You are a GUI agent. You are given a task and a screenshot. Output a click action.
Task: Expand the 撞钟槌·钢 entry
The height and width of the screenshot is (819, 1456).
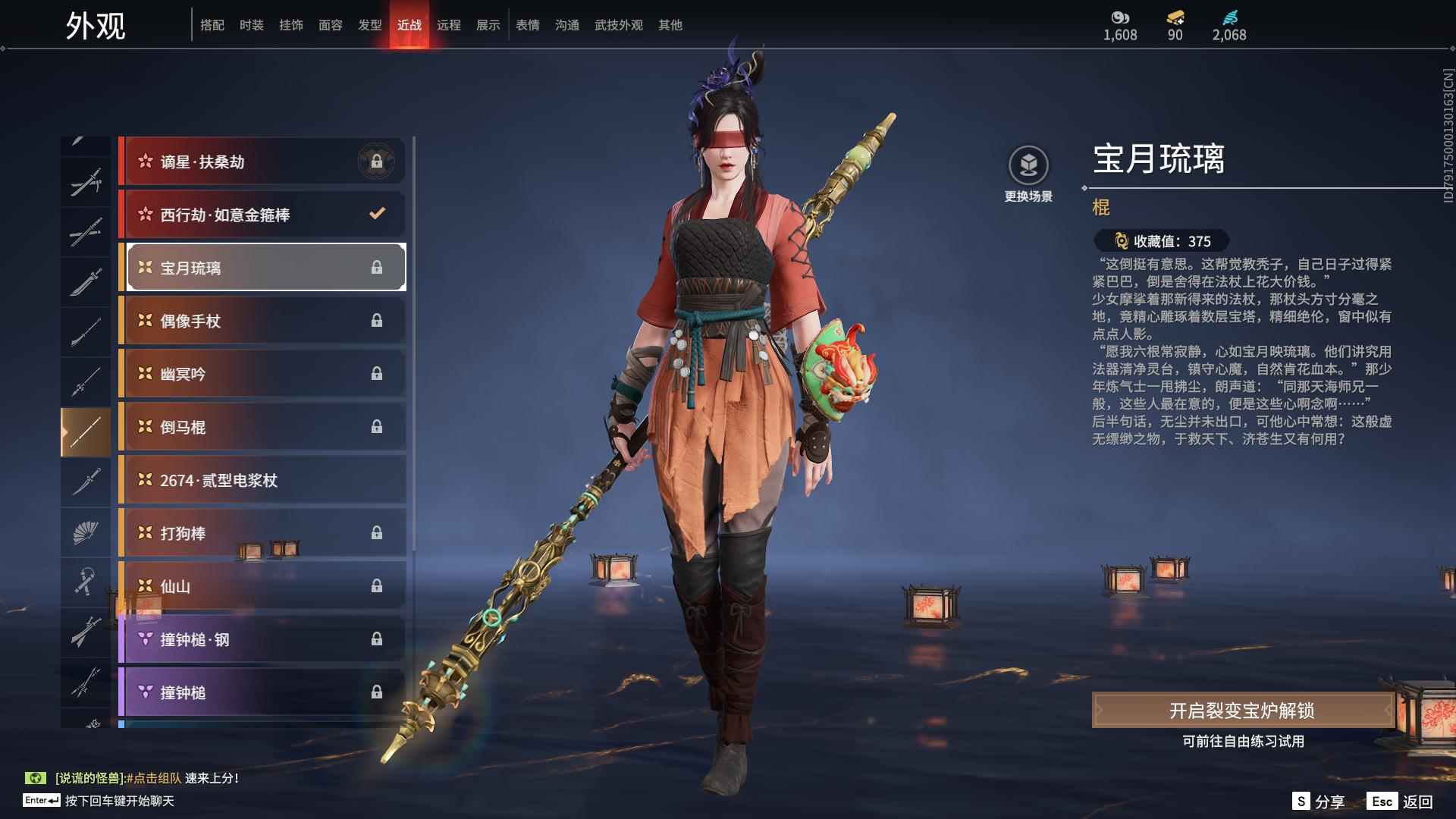(262, 639)
